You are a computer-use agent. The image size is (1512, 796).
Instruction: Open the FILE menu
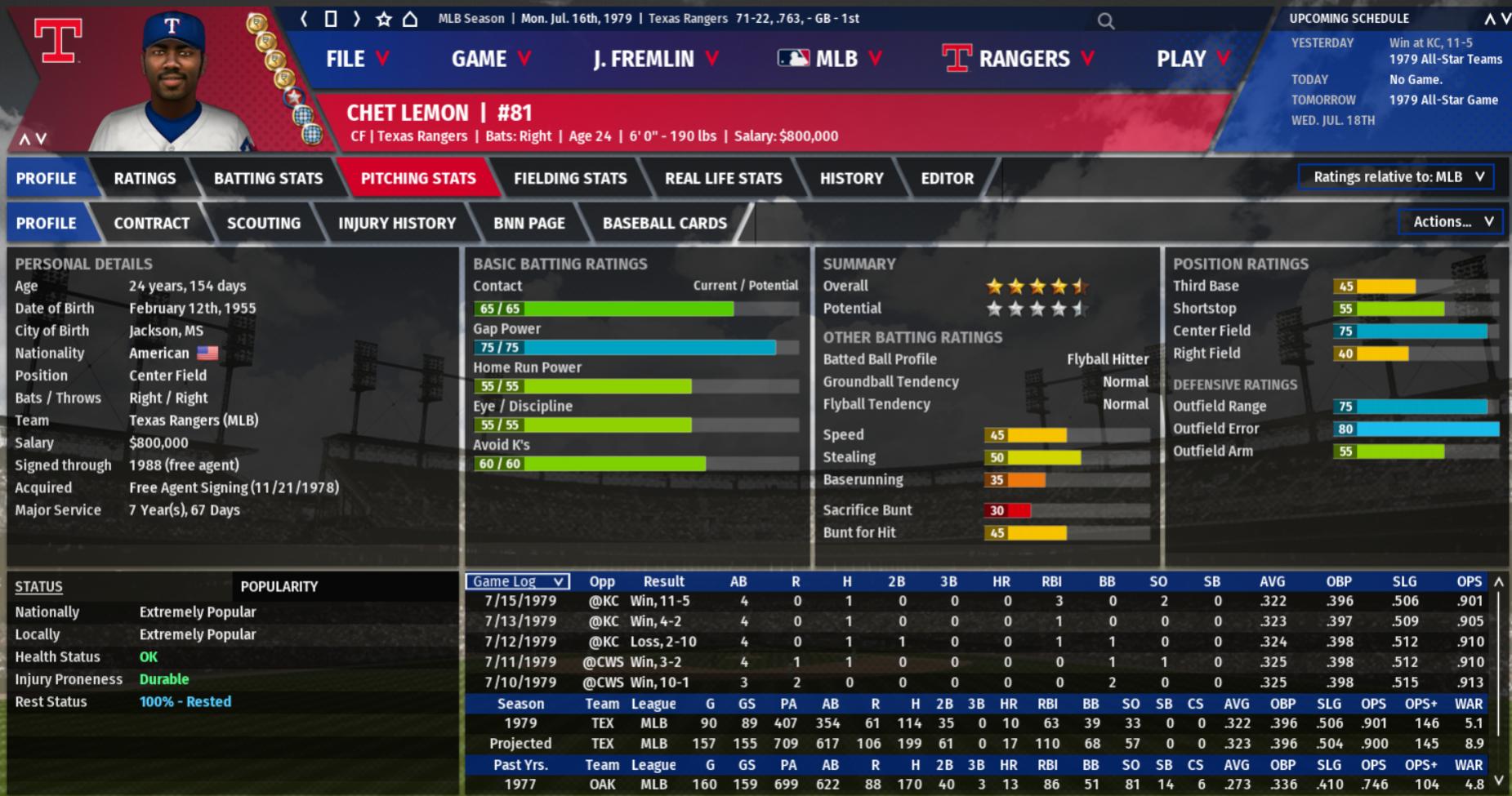coord(356,59)
